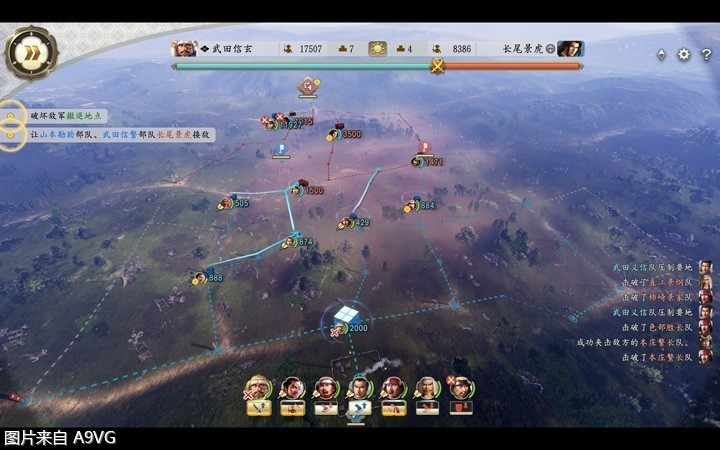Click the up-down diamond arrow icon
Viewport: 720px width, 450px height.
pyautogui.click(x=661, y=54)
